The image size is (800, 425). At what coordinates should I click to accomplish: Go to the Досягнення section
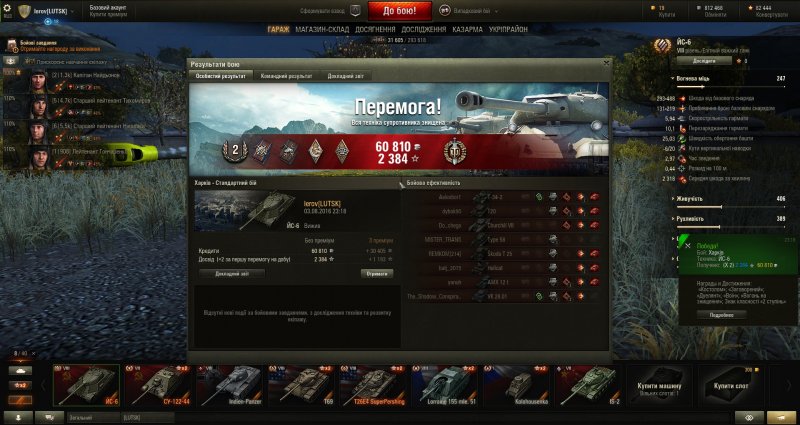tap(373, 30)
